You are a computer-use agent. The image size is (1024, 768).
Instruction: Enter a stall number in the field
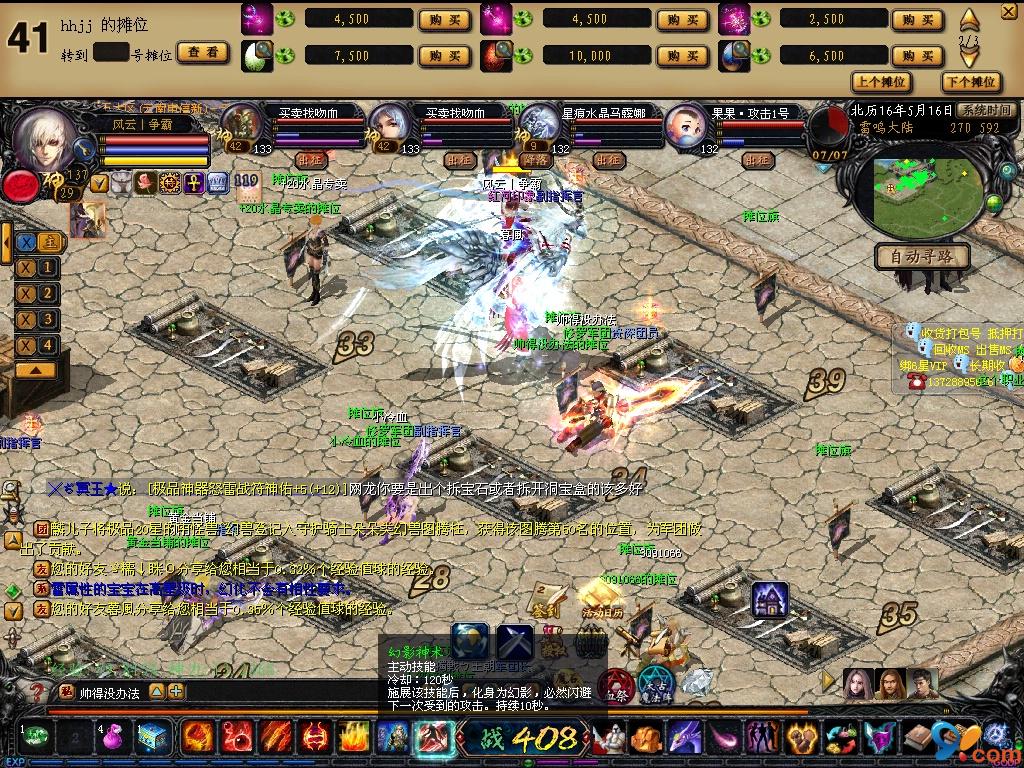pyautogui.click(x=113, y=54)
